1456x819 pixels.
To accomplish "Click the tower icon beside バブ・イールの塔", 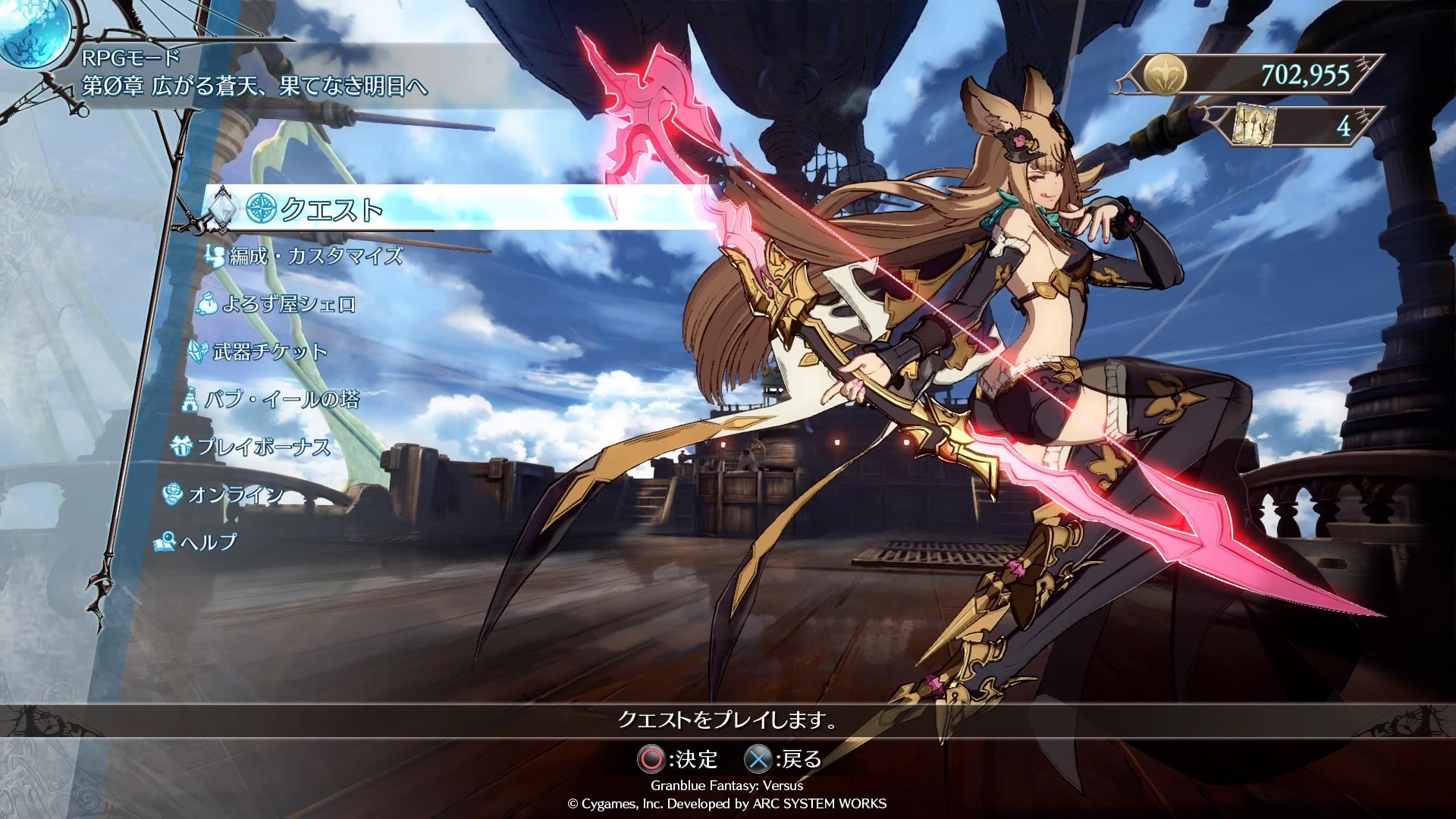I will coord(191,400).
